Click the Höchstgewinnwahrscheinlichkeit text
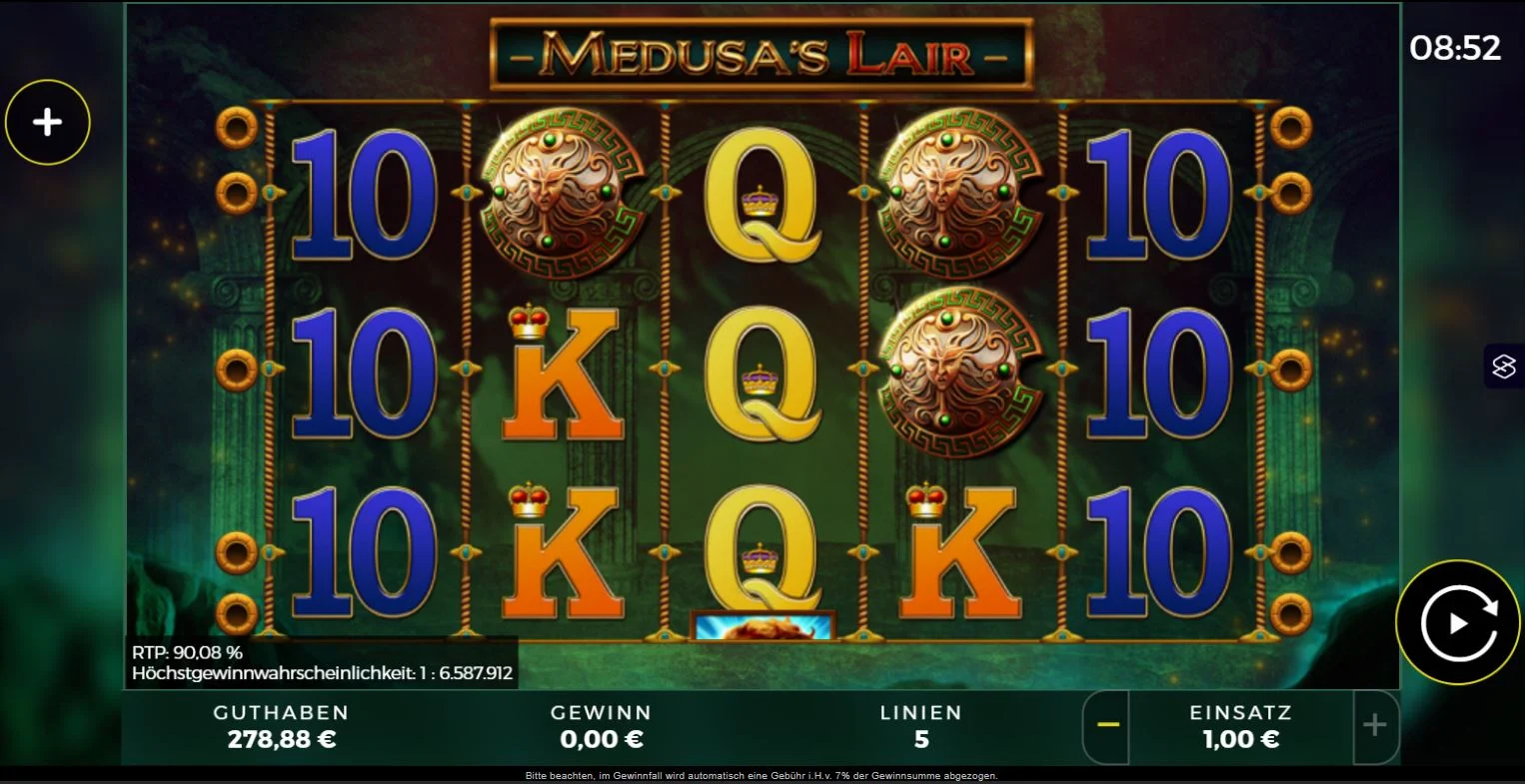 (x=323, y=672)
